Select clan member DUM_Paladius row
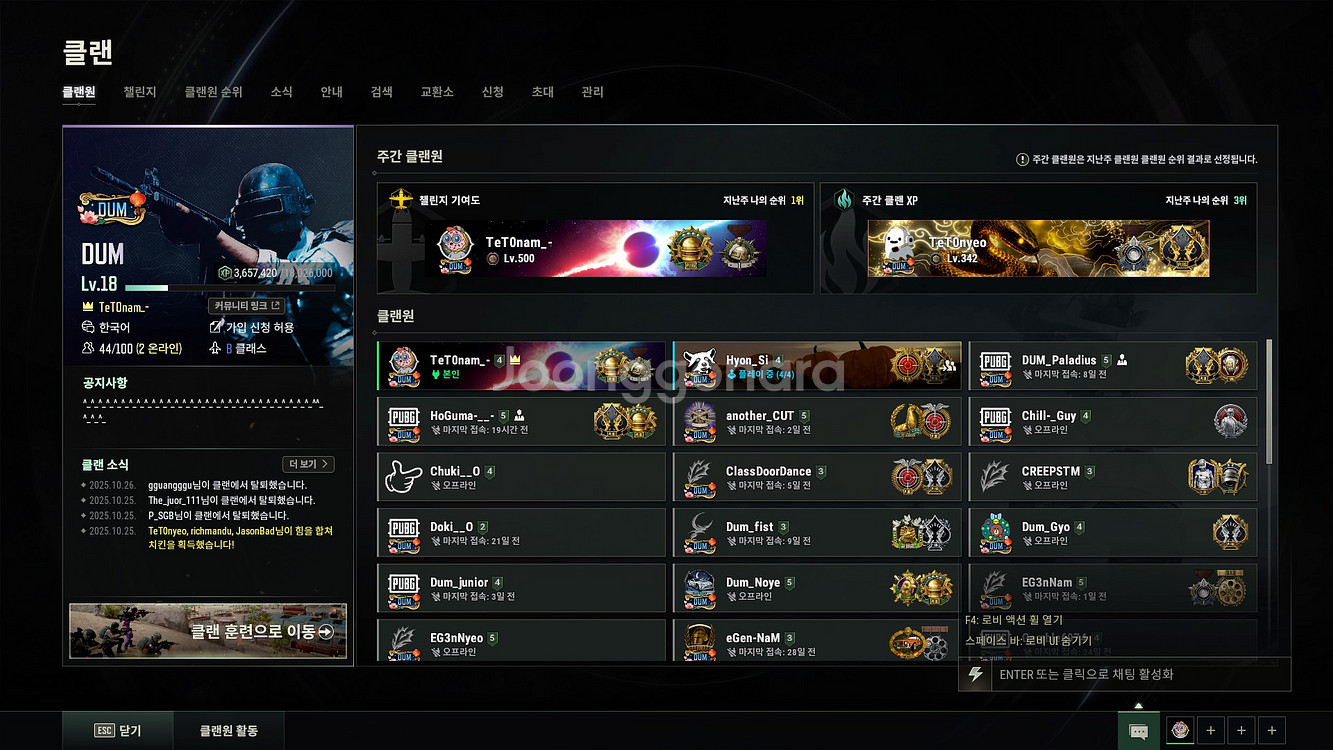This screenshot has width=1333, height=750. pos(1112,366)
